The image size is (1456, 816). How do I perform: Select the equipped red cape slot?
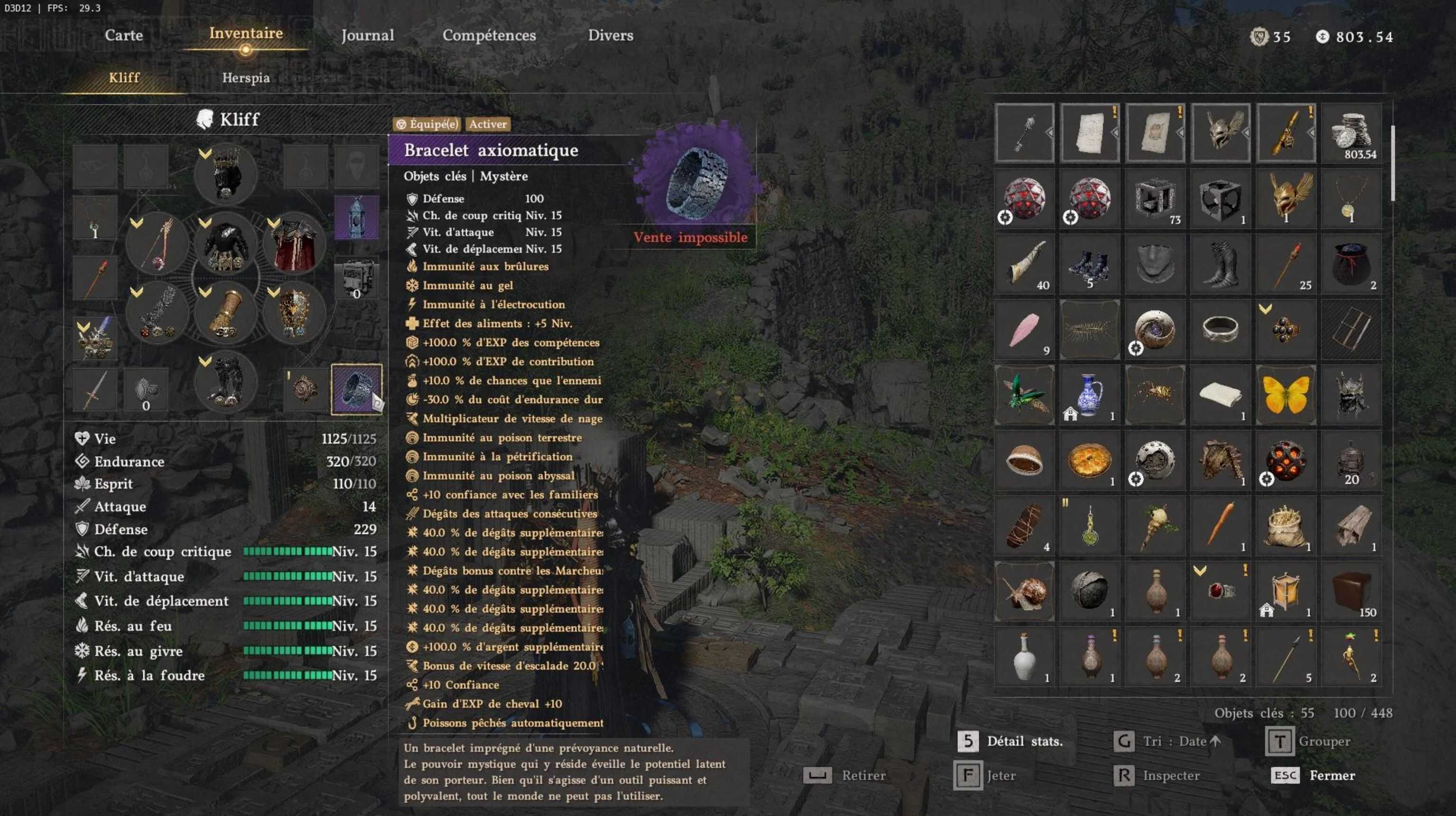pos(294,244)
